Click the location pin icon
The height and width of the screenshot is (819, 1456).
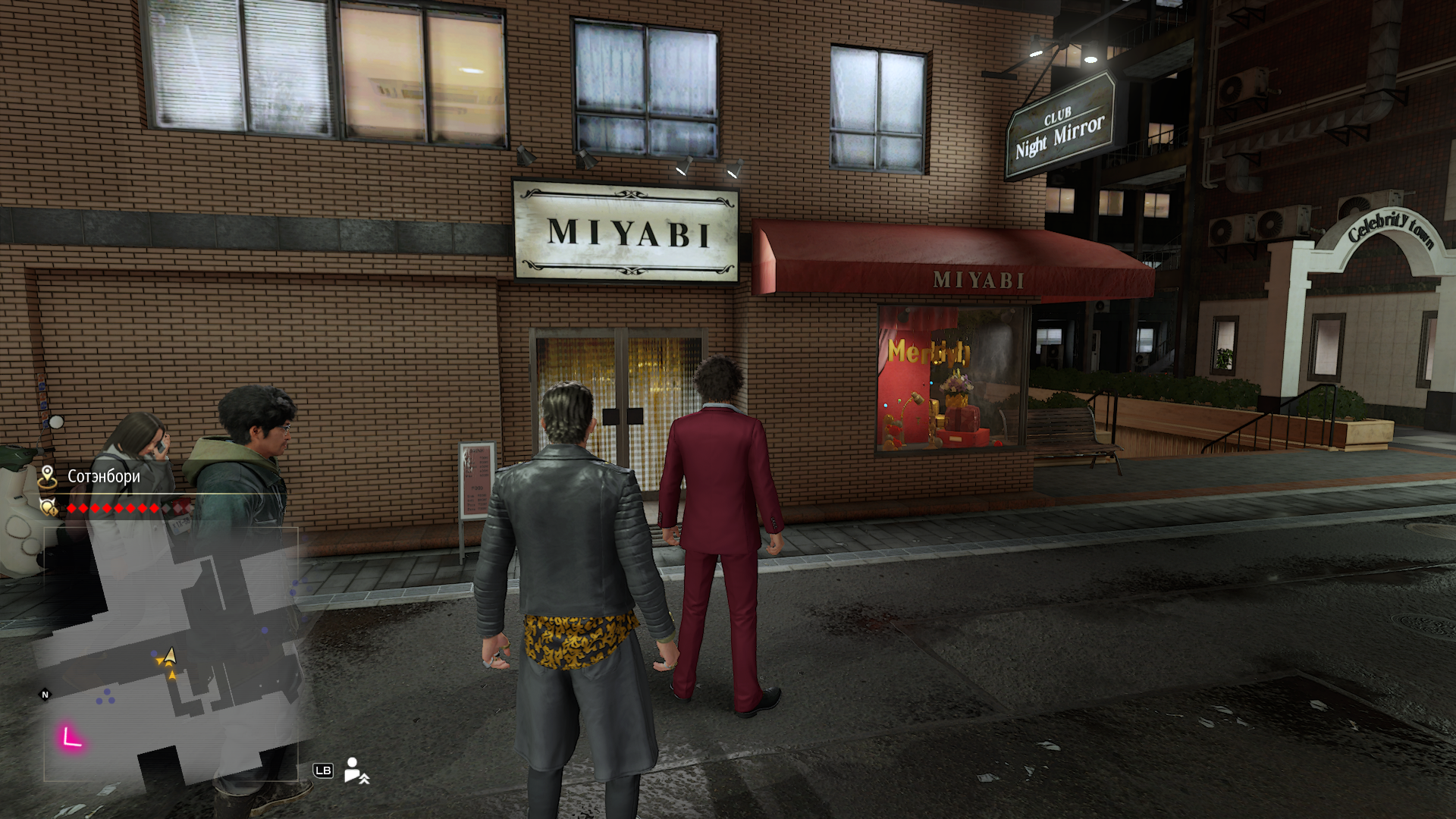point(48,476)
